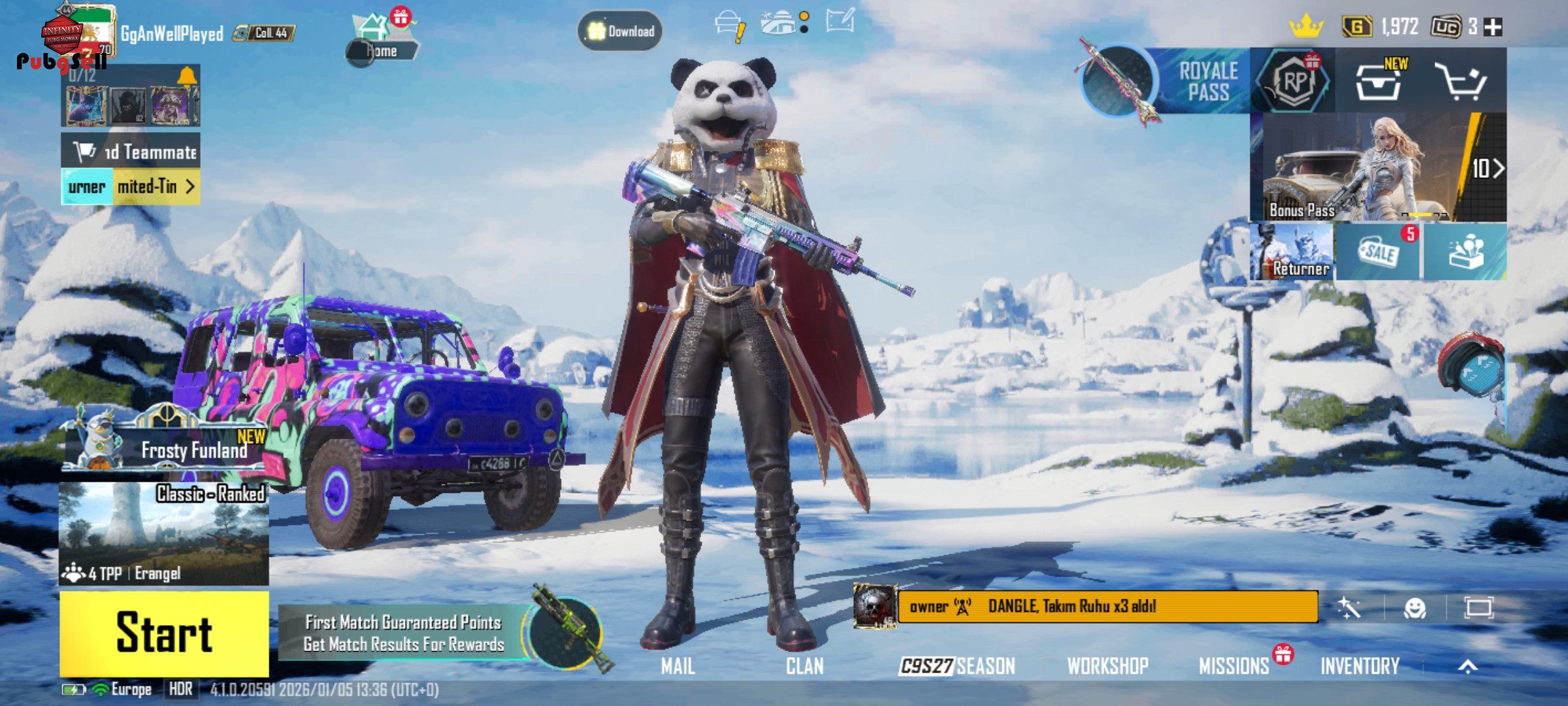Open the RP hexagon badge

pyautogui.click(x=1294, y=82)
